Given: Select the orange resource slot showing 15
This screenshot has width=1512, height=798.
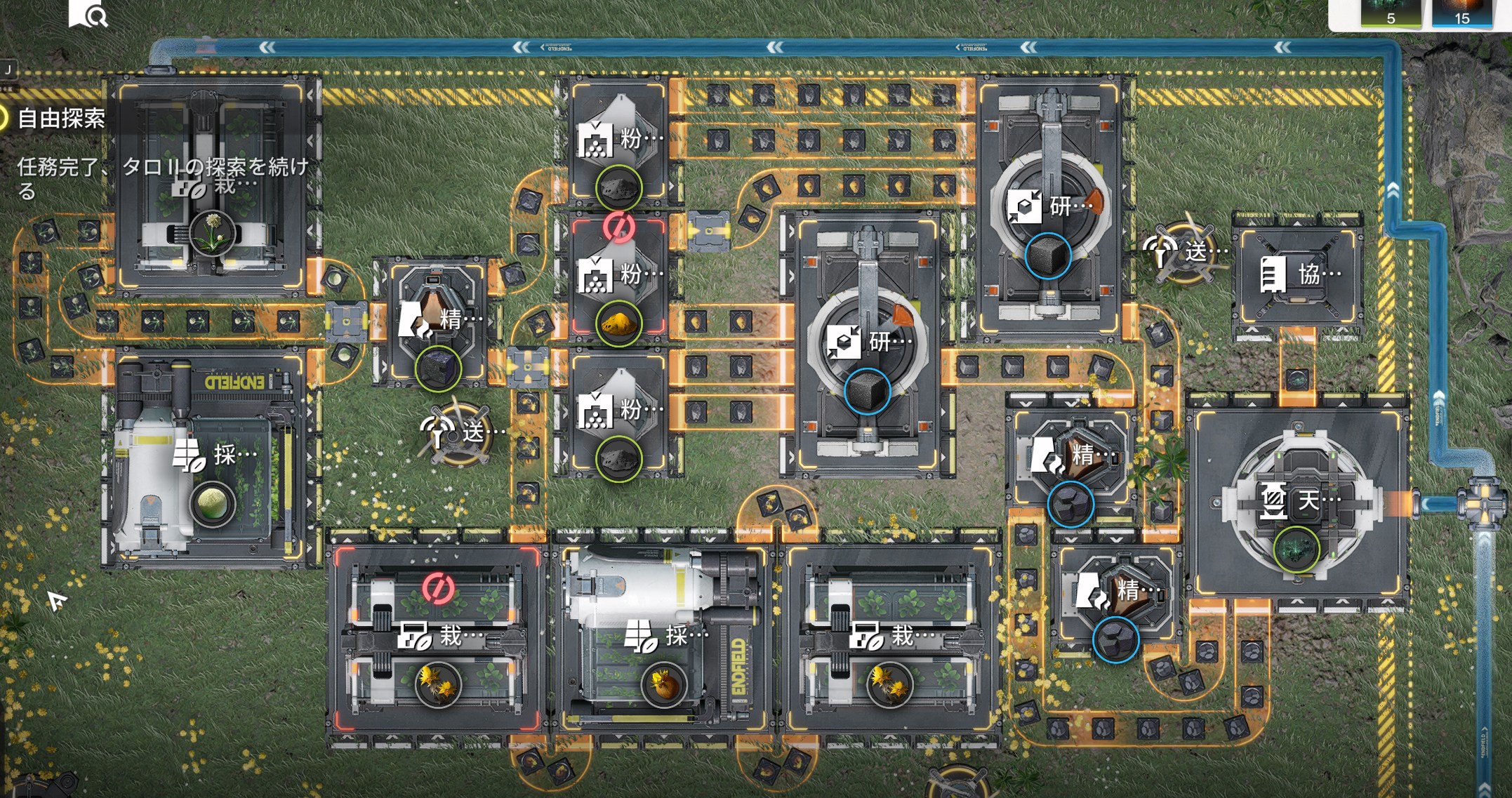Looking at the screenshot, I should tap(1461, 14).
